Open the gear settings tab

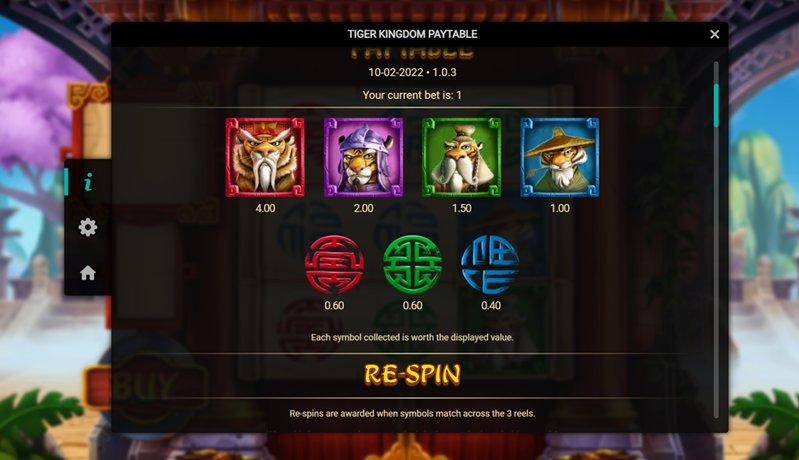click(88, 227)
